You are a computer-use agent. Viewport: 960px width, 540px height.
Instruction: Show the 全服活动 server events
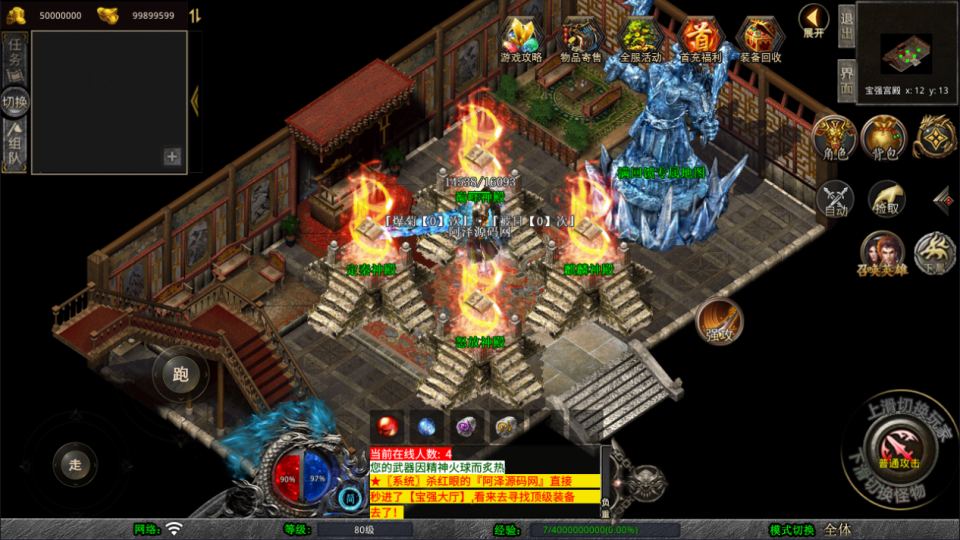pyautogui.click(x=641, y=40)
